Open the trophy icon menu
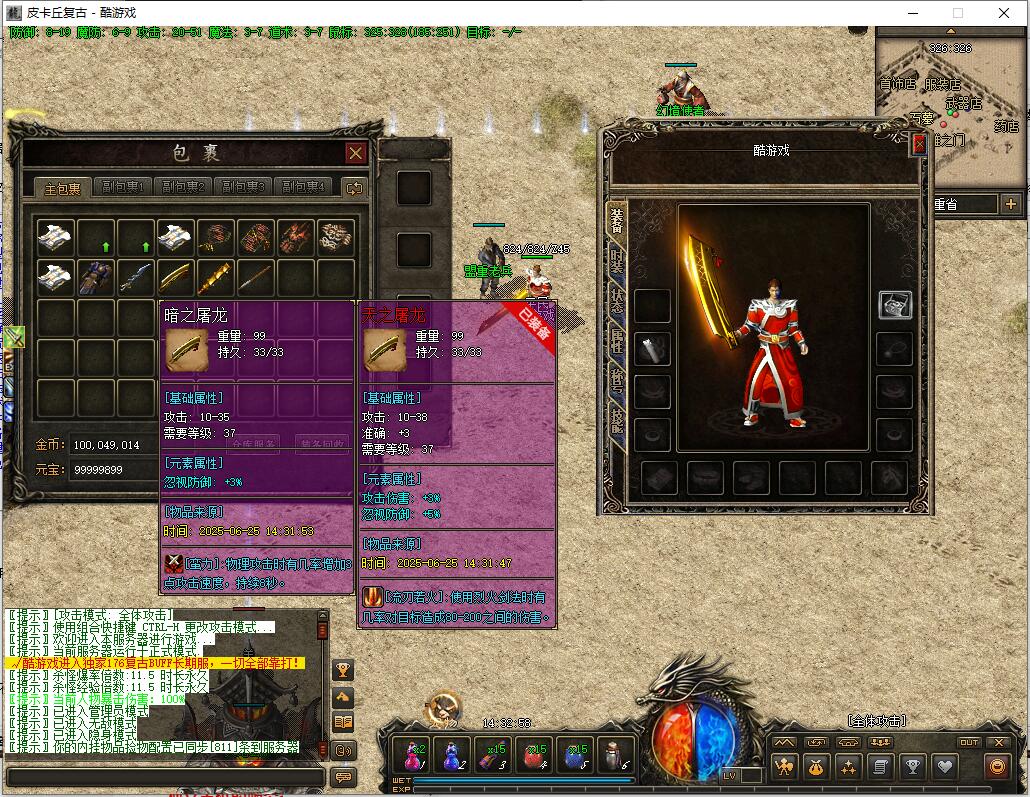This screenshot has width=1030, height=797. point(912,767)
